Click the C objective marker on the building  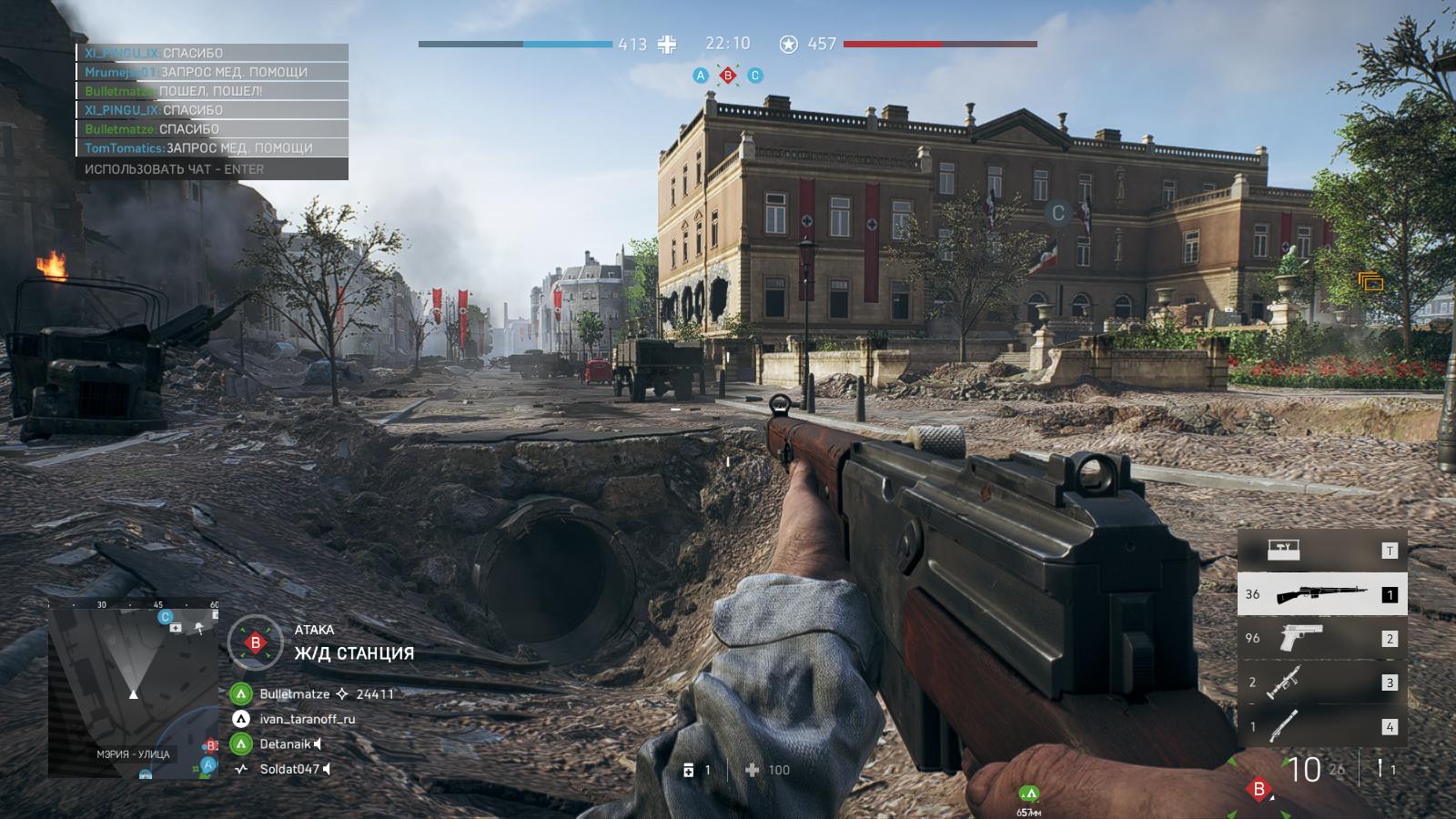point(1057,214)
